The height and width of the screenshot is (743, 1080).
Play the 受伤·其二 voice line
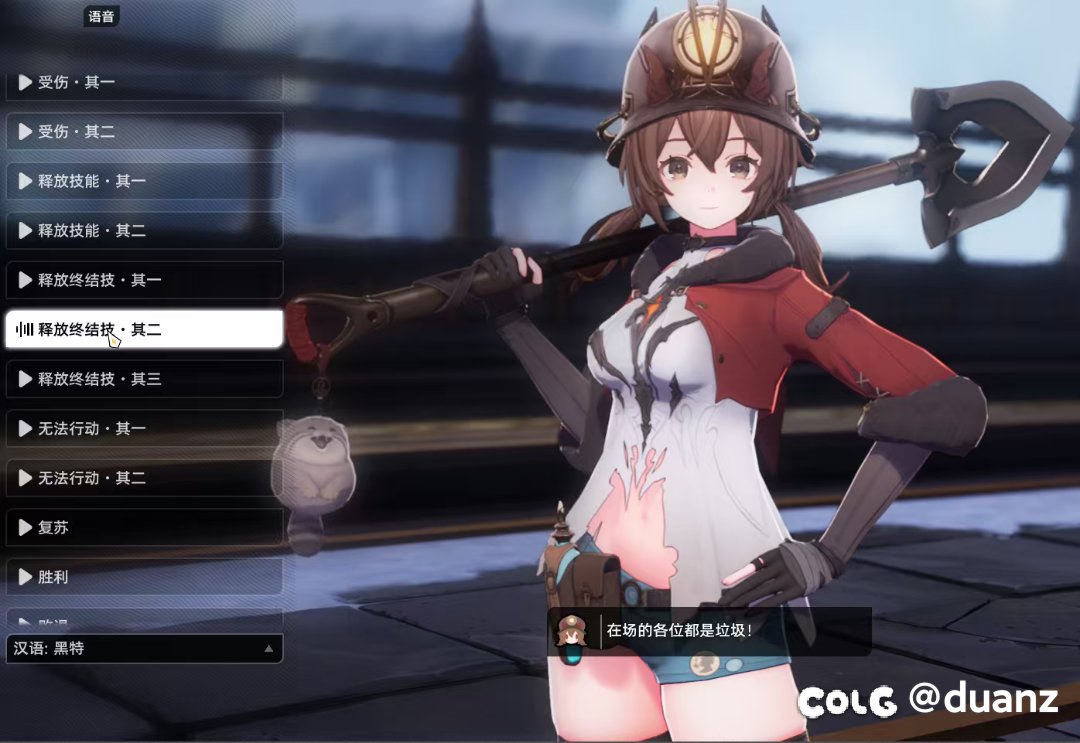pyautogui.click(x=144, y=131)
